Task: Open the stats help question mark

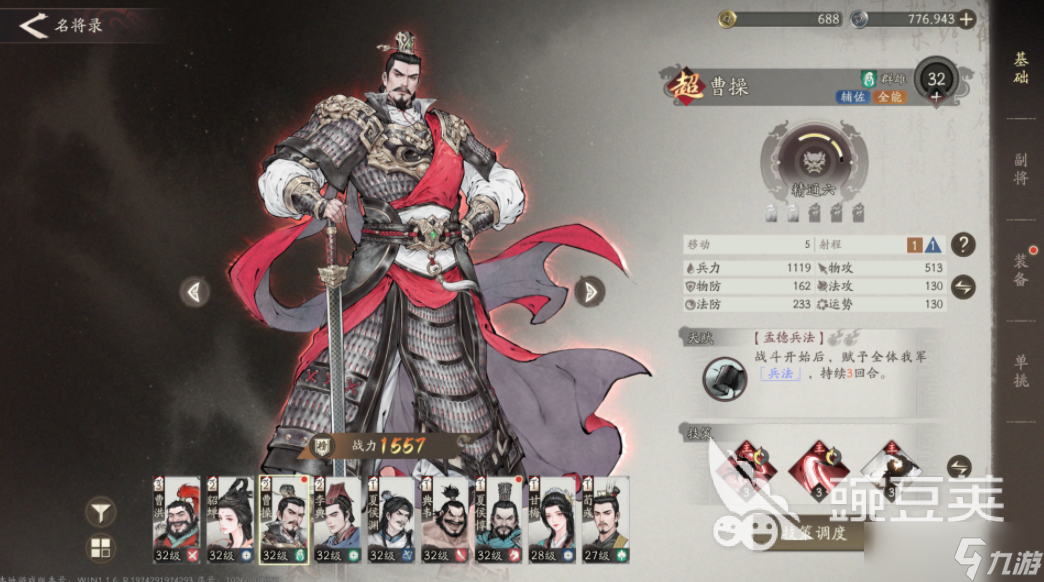Action: [x=962, y=244]
